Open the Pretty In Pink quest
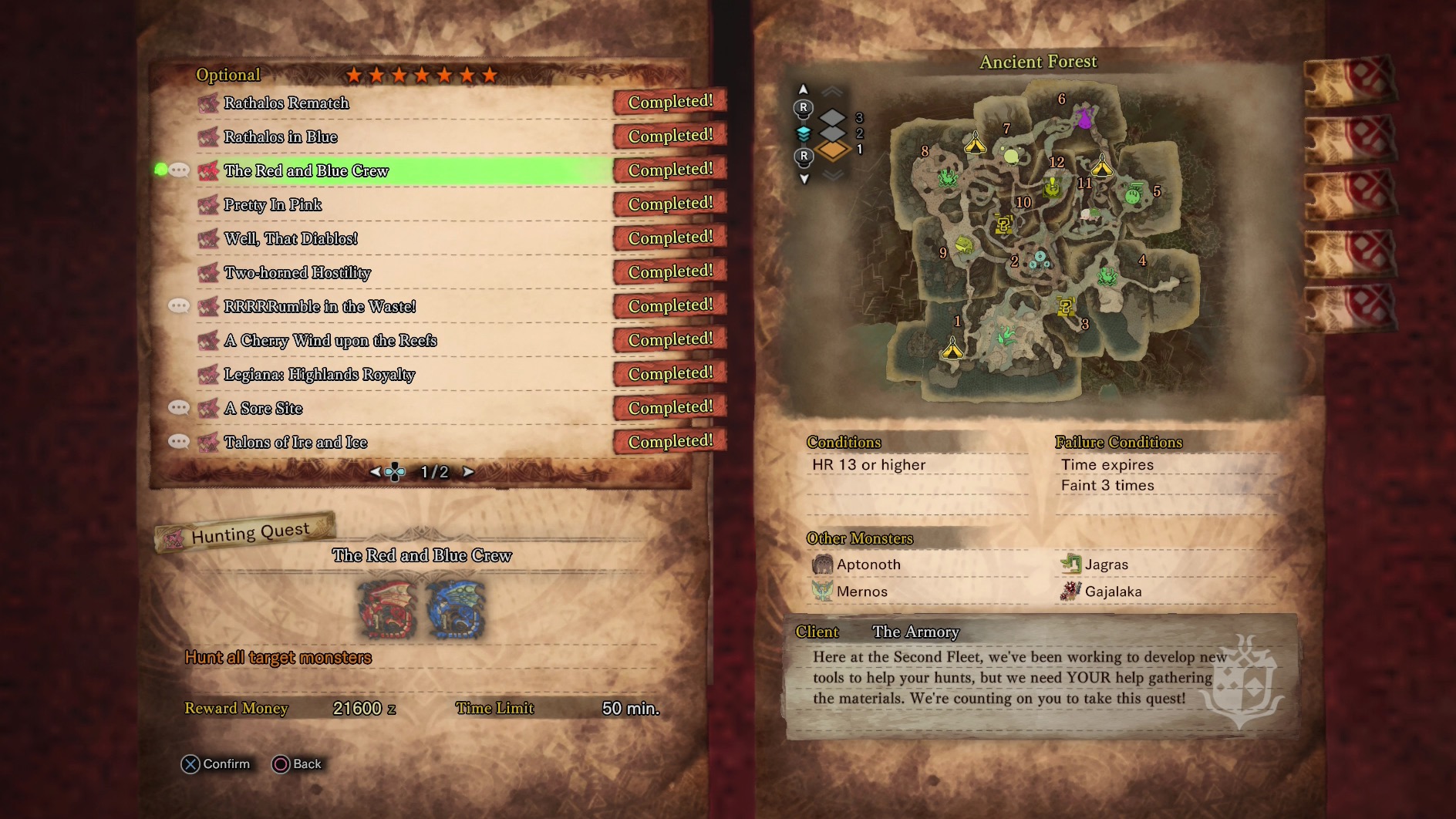1456x819 pixels. tap(273, 204)
